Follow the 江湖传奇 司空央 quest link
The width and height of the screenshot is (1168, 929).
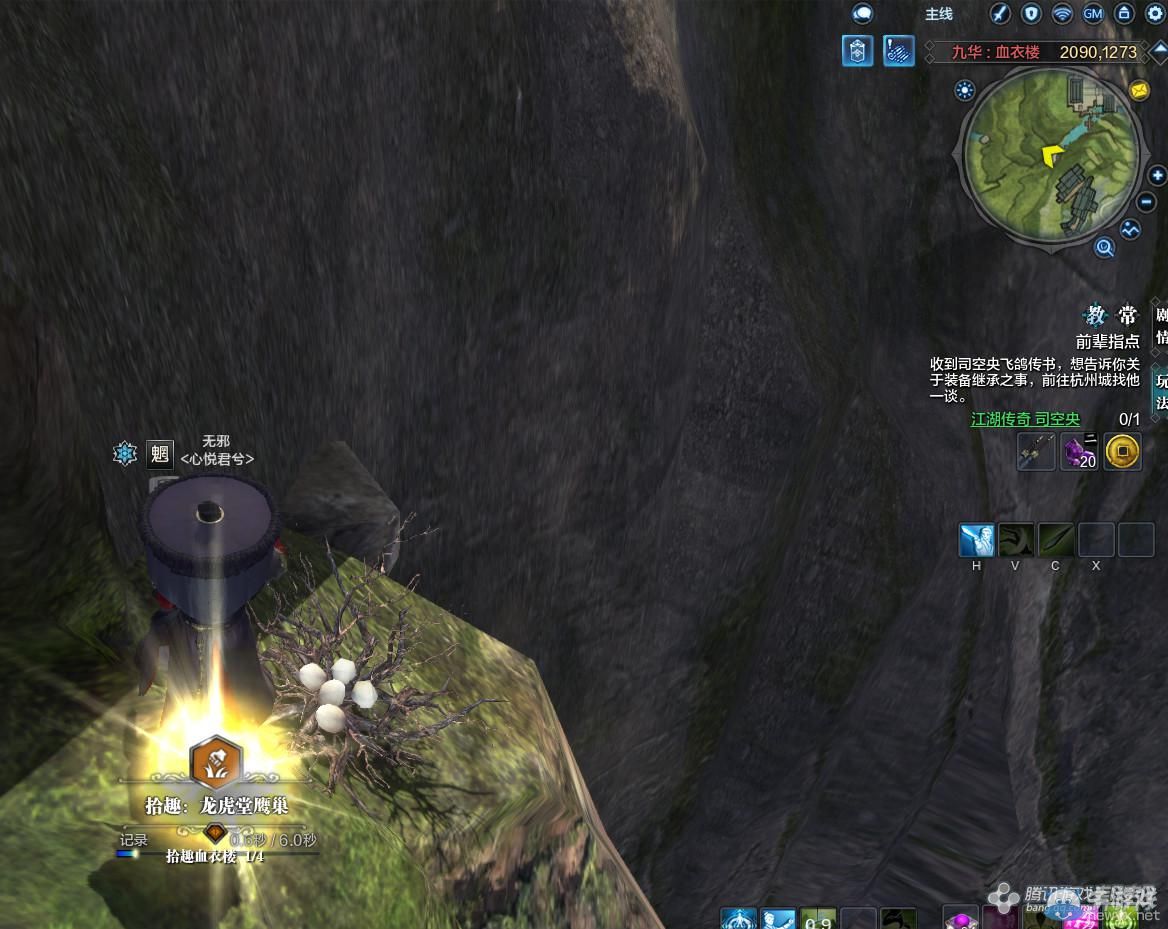1025,420
